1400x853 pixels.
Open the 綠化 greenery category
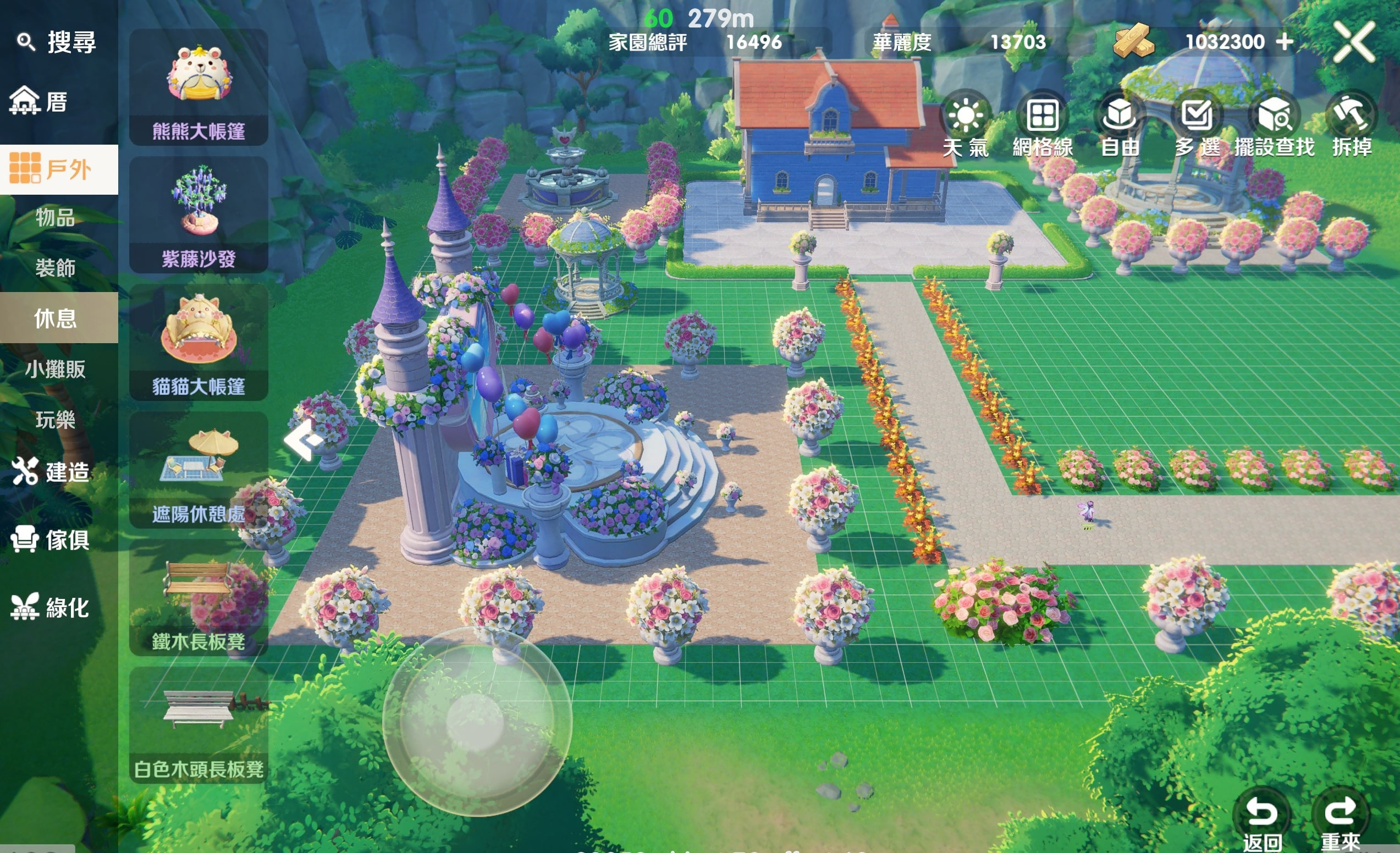[51, 608]
